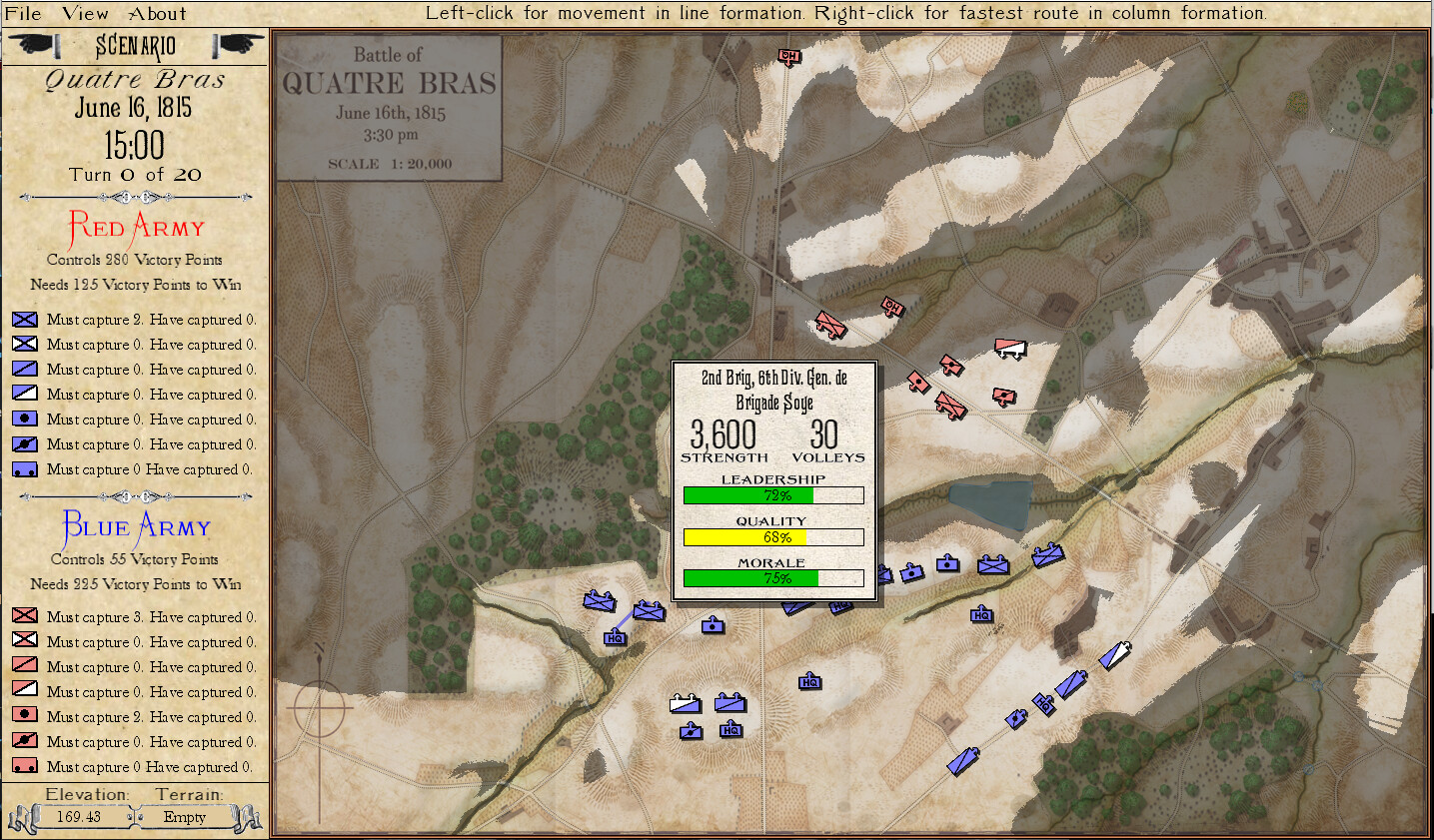Click the Elevation field showing 169.43
Image resolution: width=1434 pixels, height=840 pixels.
coord(81,816)
